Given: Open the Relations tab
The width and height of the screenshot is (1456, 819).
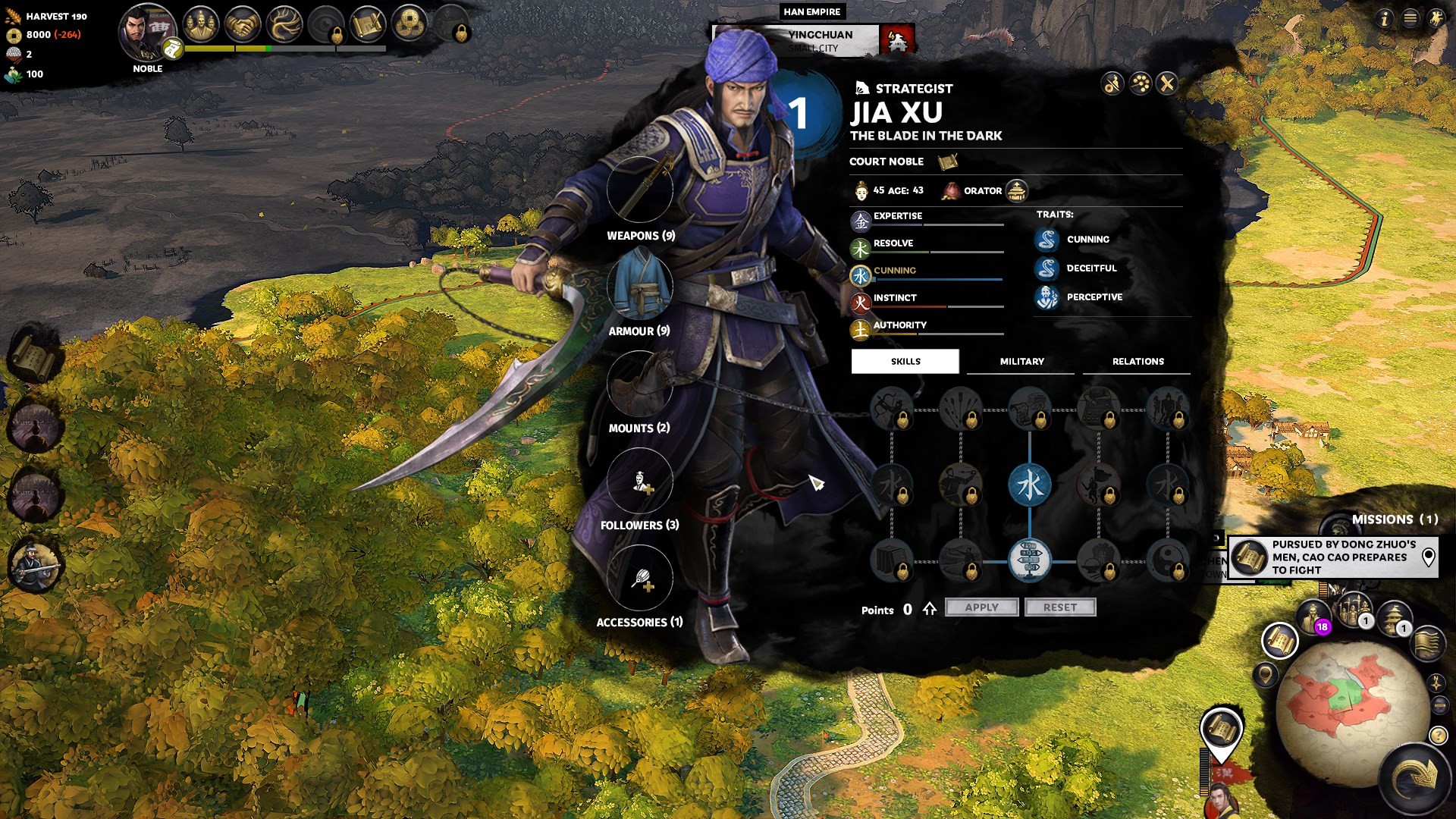Looking at the screenshot, I should (1137, 362).
